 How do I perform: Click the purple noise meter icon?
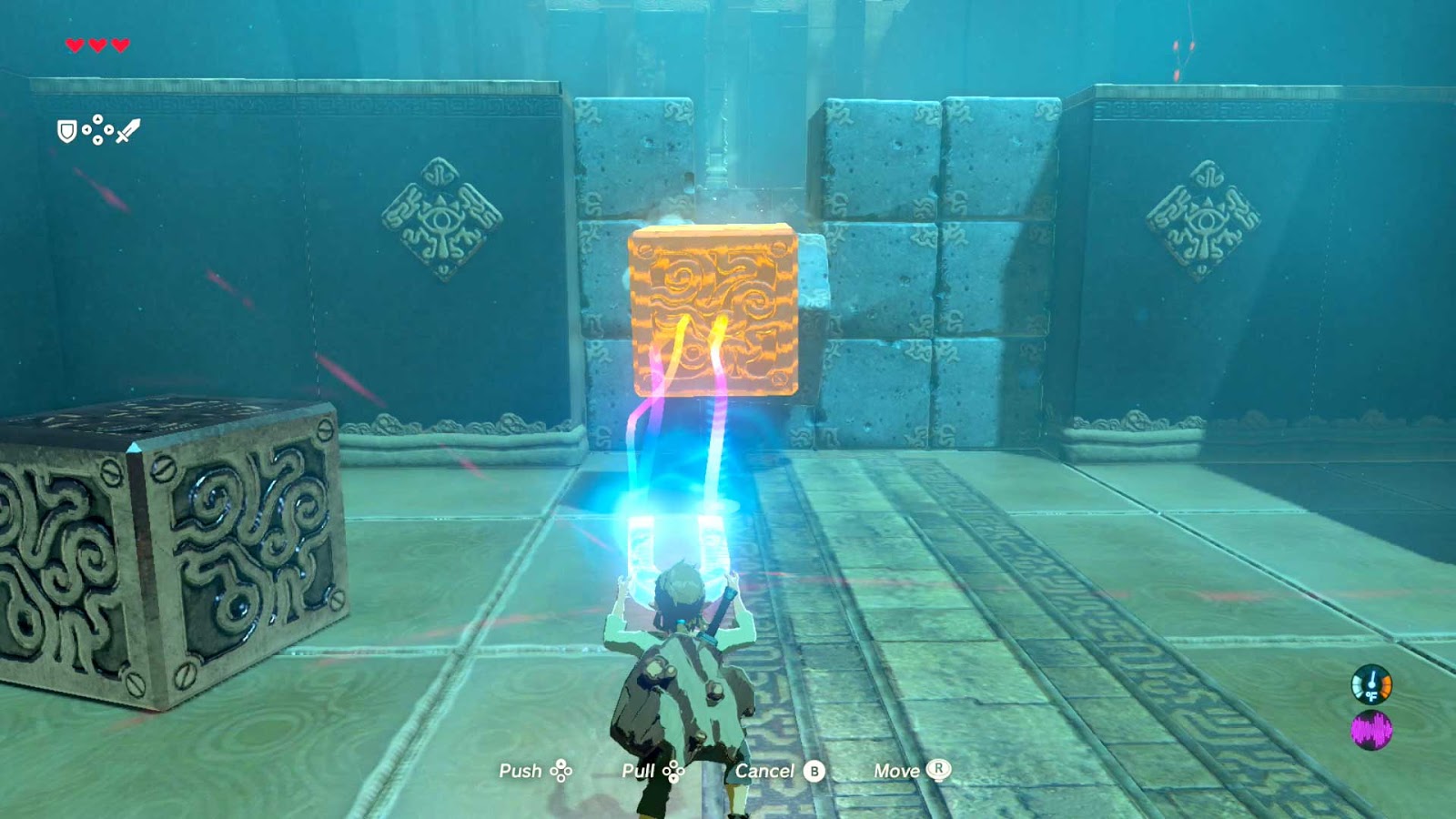coord(1371,730)
